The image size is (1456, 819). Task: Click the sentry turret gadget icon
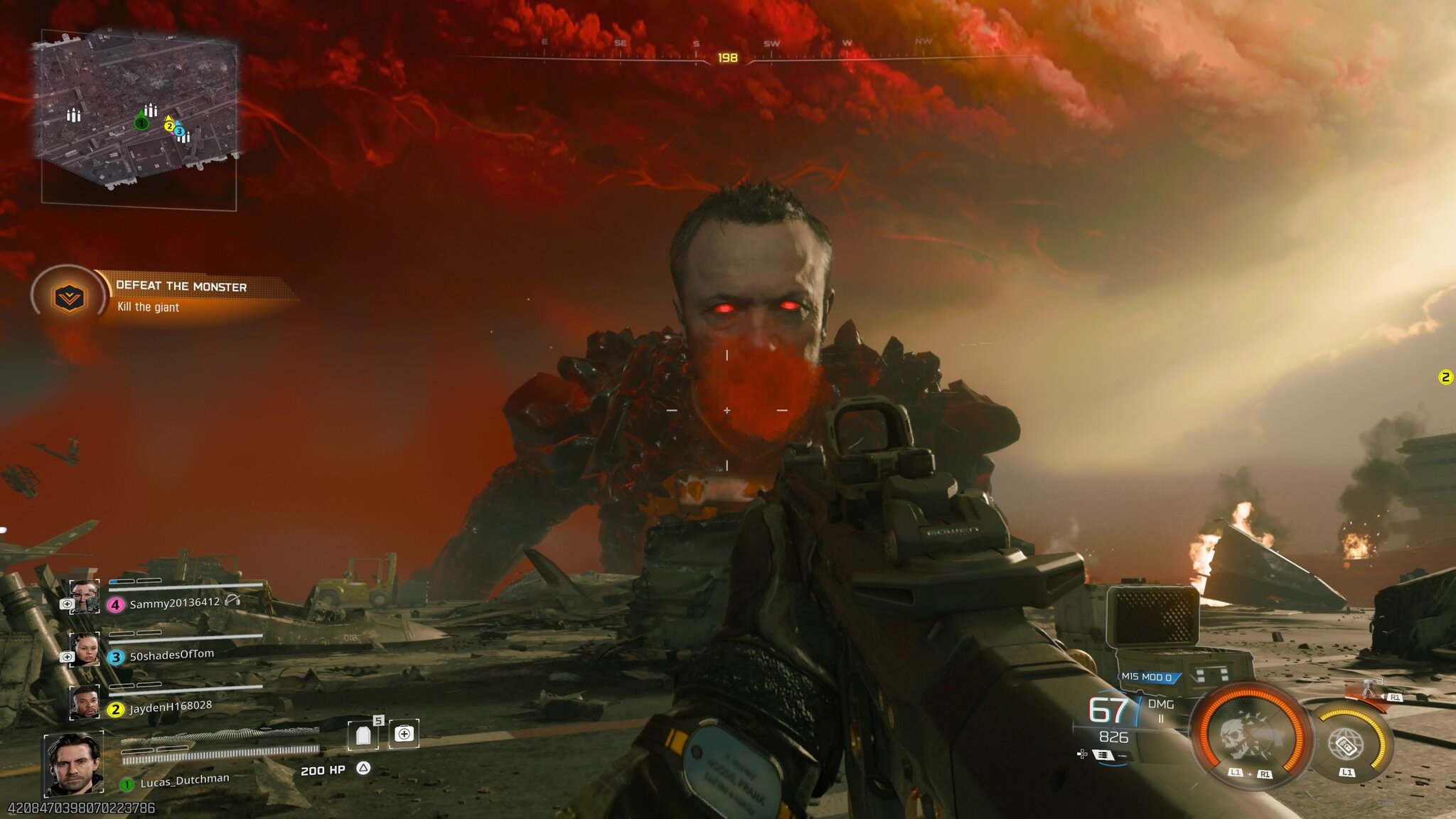tap(1370, 689)
